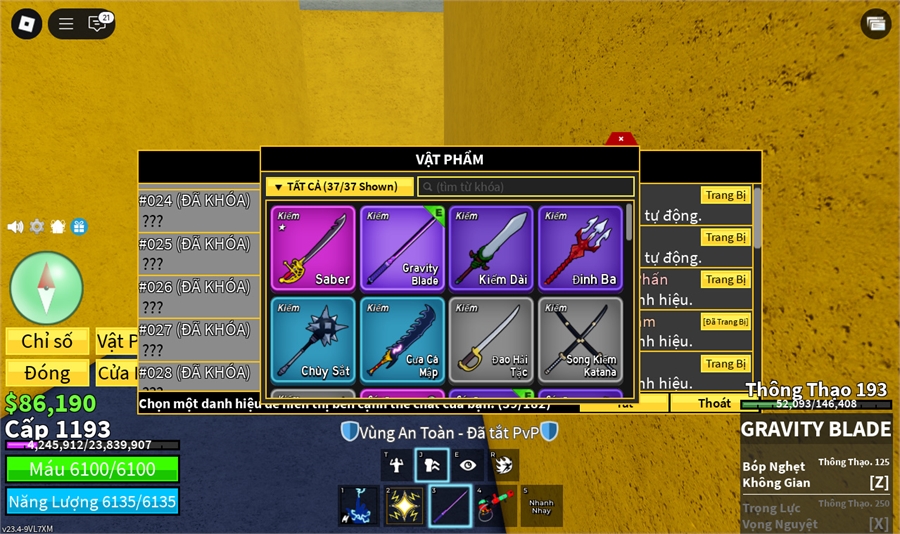Open the Tất Cả item filter dropdown

[x=339, y=187]
